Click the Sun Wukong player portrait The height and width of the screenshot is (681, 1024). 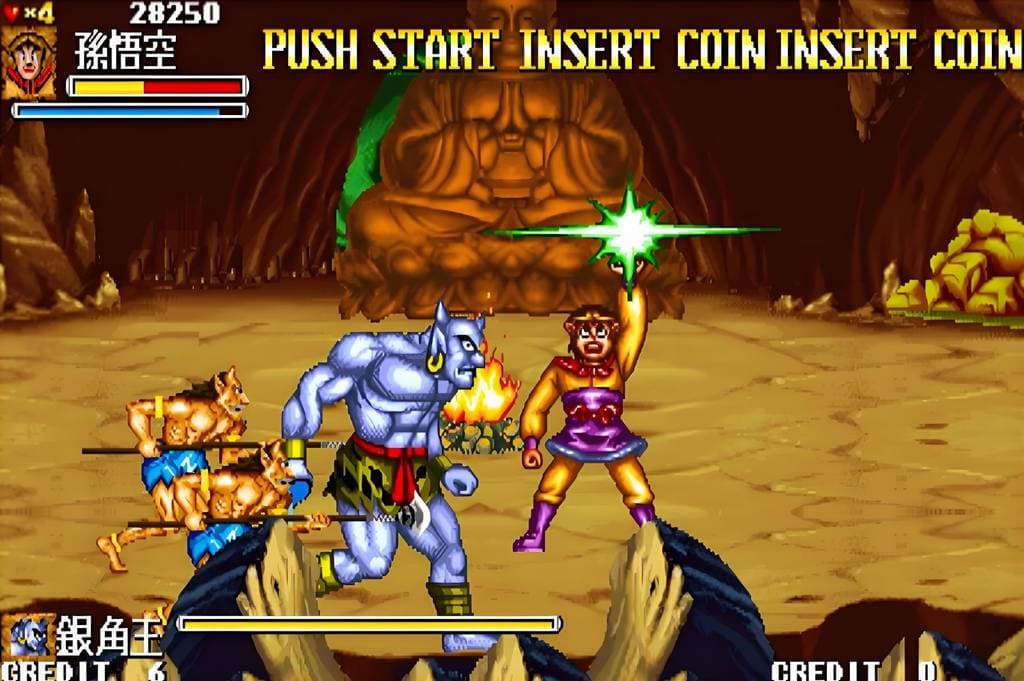[x=28, y=64]
